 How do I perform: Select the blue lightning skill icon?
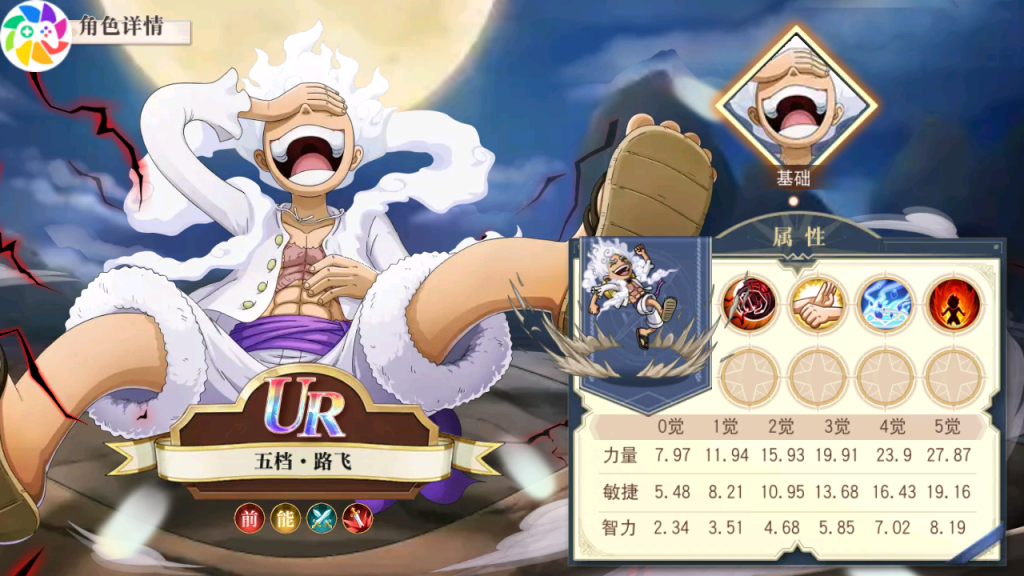[x=885, y=304]
